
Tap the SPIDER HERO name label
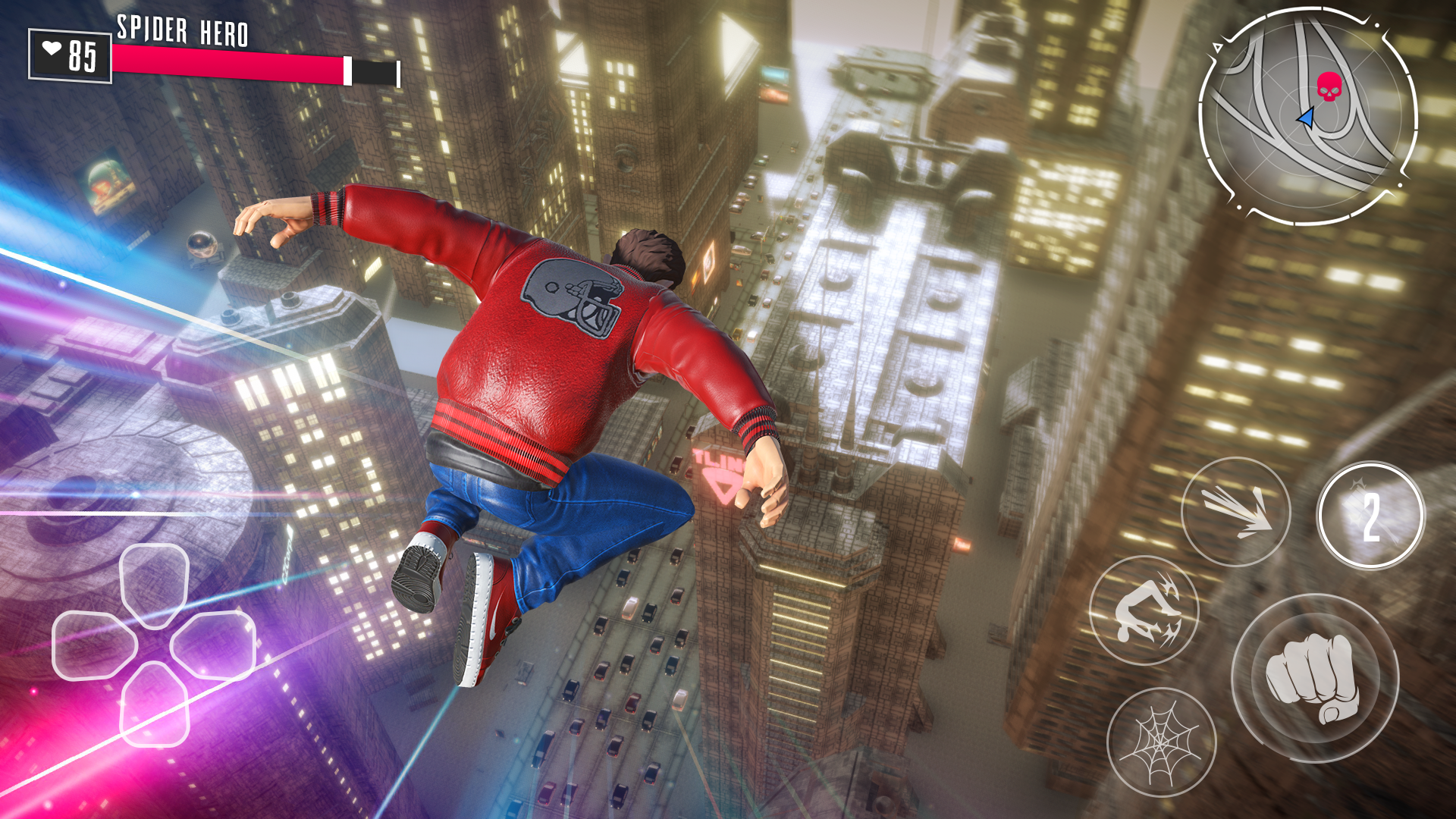[x=182, y=30]
